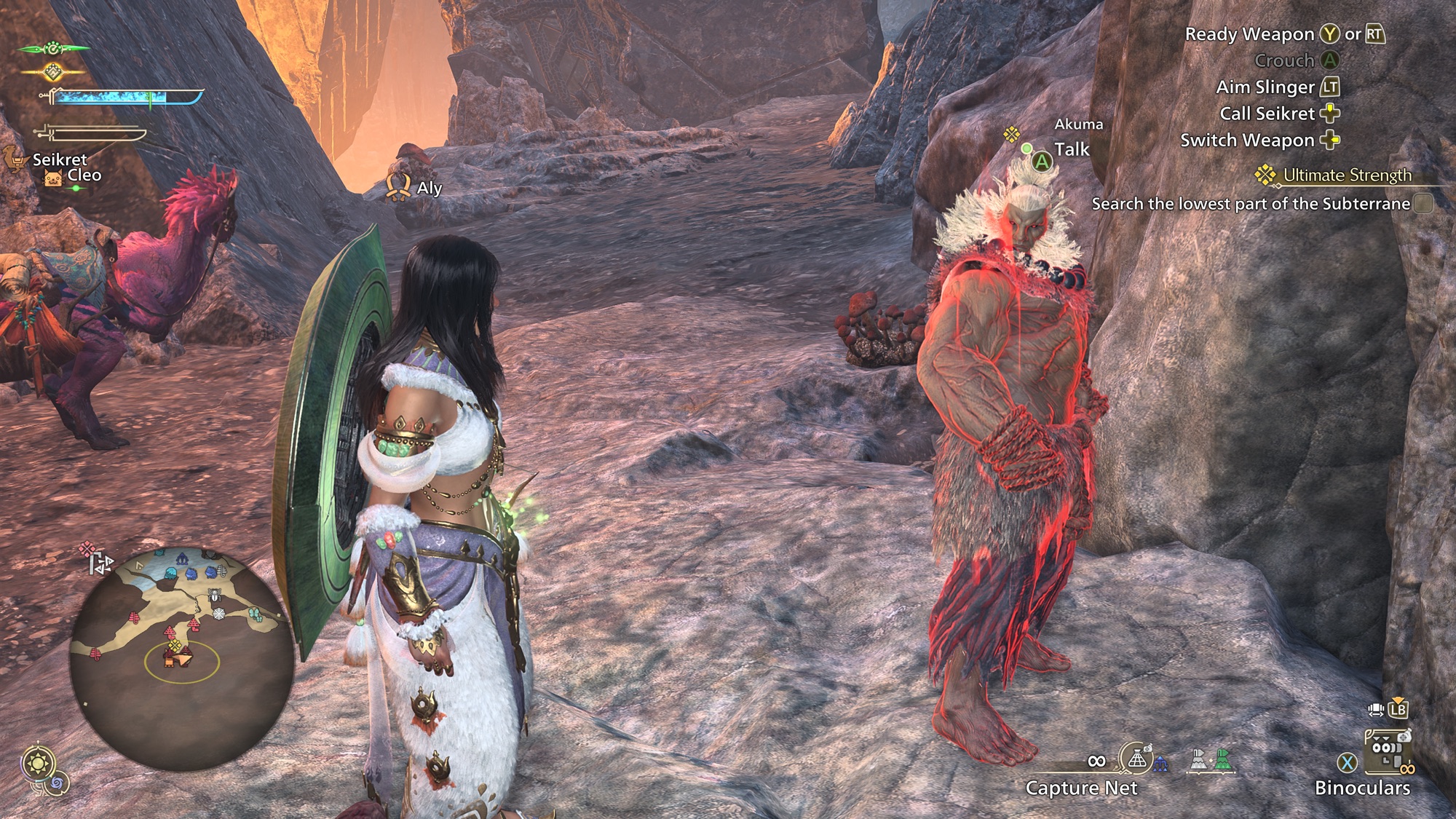Click the blue ammo icon beside Capture Net

1161,764
